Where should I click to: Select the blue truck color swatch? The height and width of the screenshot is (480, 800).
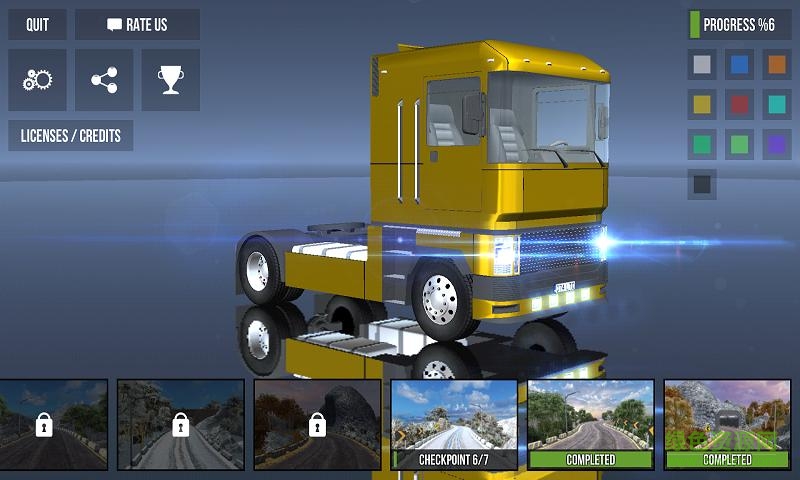(740, 65)
